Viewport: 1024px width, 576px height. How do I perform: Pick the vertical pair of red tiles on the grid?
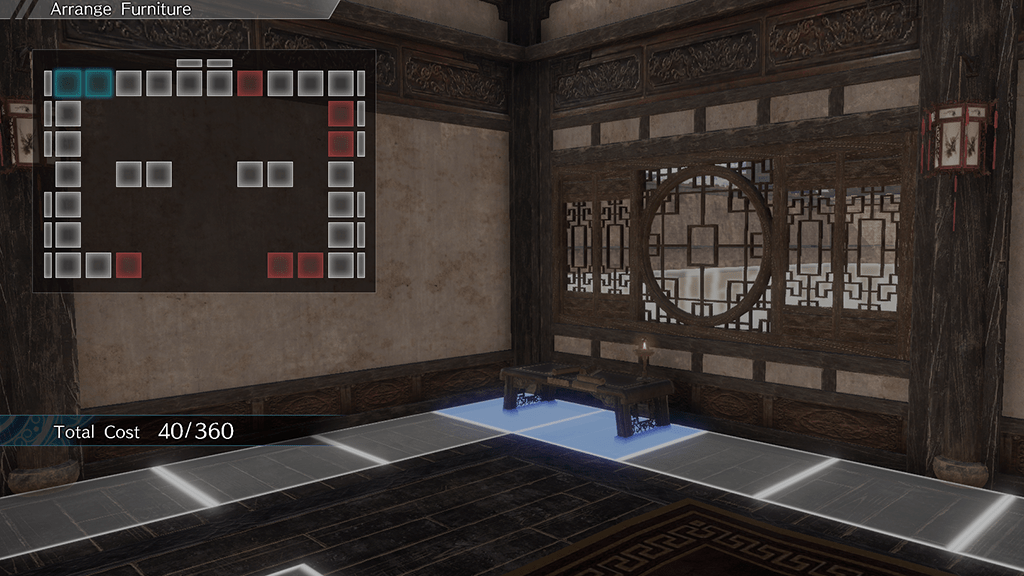click(341, 128)
